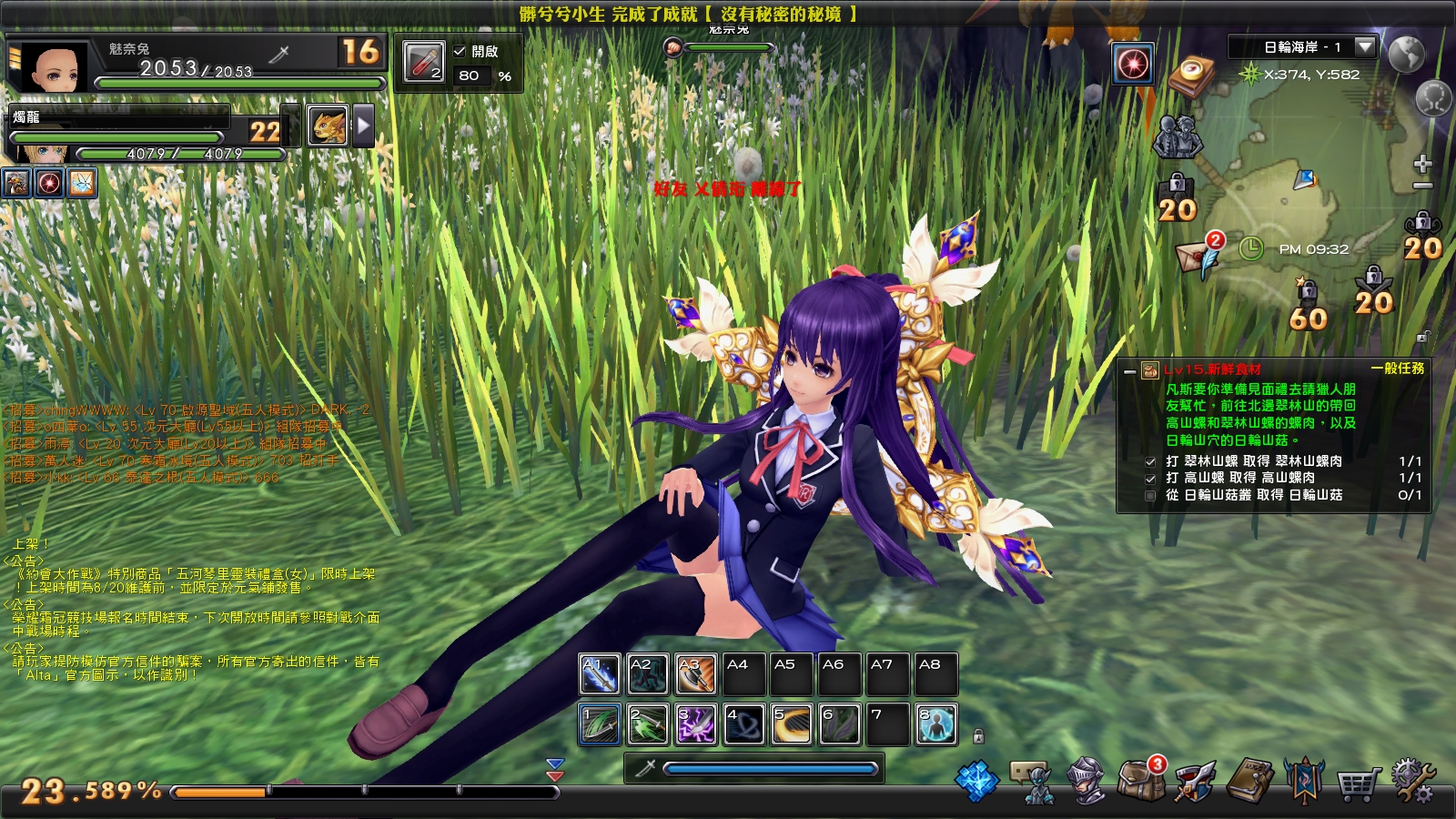Check the 日輪山菇 quest objective box

1149,495
